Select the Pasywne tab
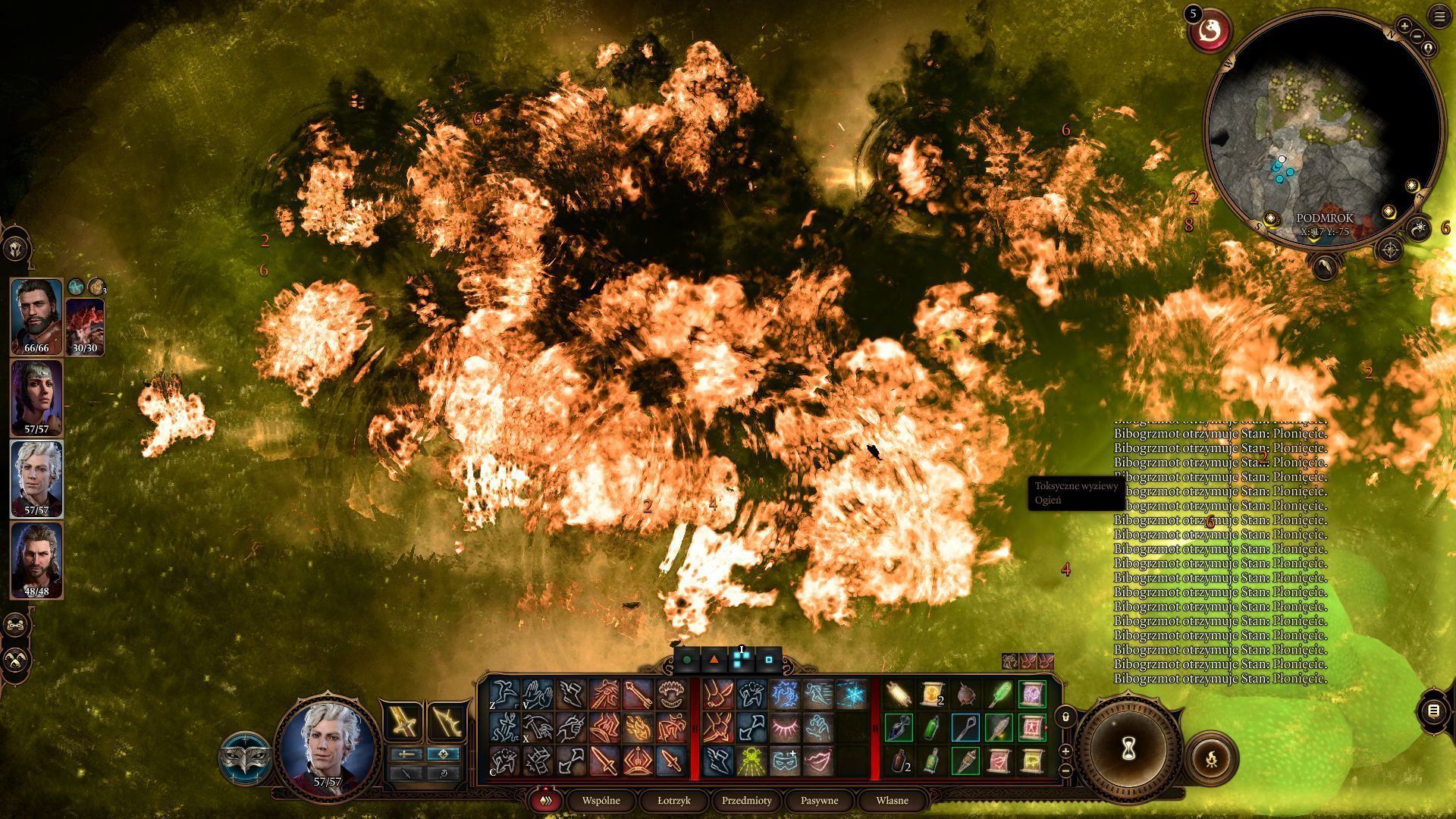1456x819 pixels. [819, 800]
